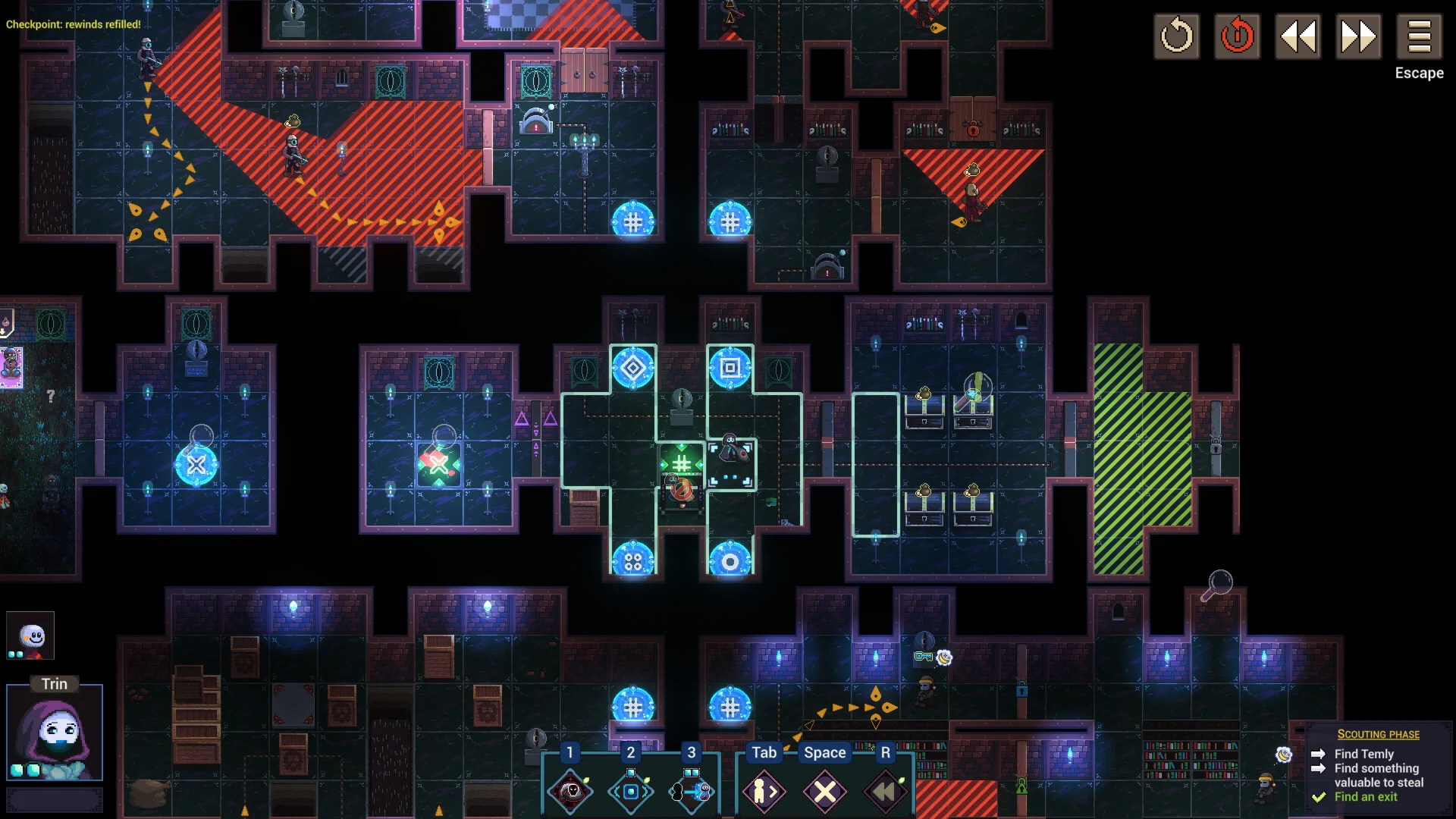
Task: Click the Scouting phase header
Action: click(x=1379, y=734)
